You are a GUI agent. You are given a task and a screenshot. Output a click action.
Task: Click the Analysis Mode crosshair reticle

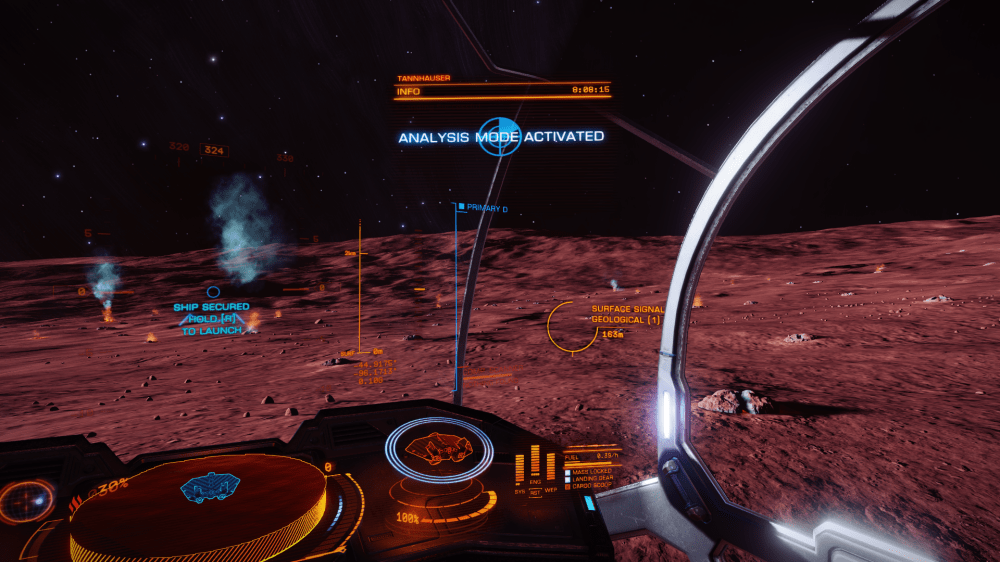coord(499,136)
